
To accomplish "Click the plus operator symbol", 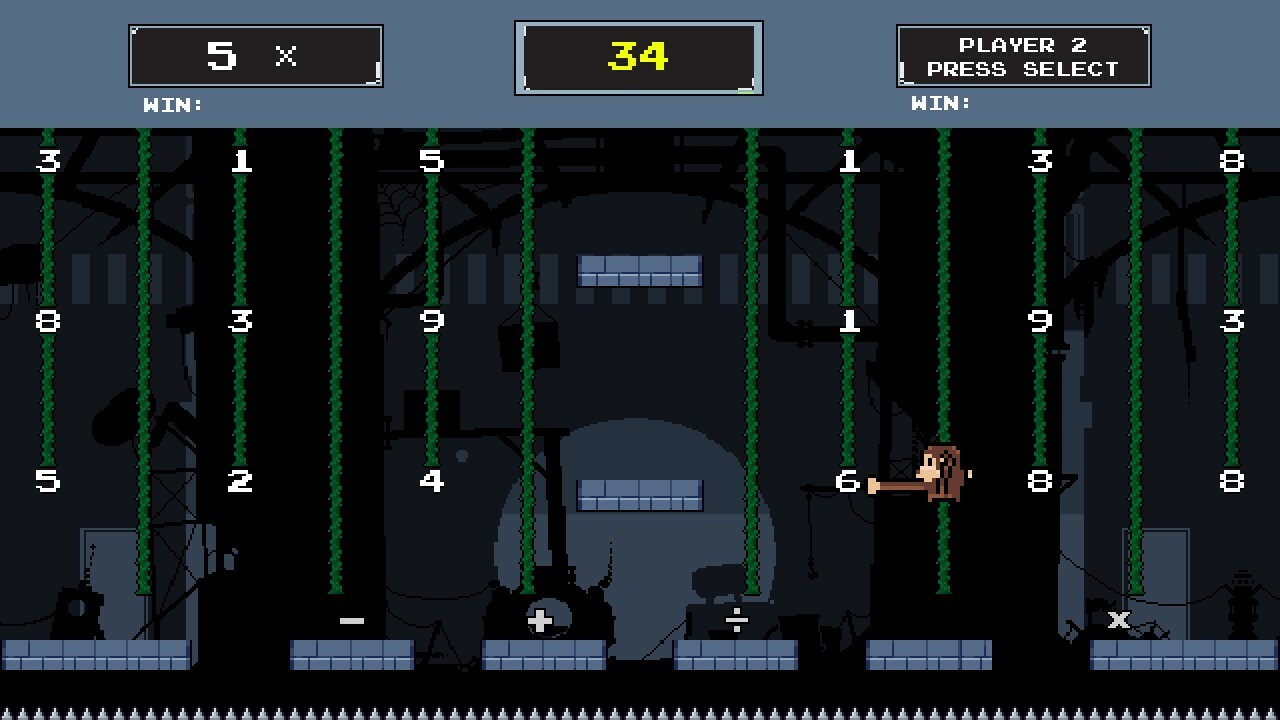I will pos(538,622).
